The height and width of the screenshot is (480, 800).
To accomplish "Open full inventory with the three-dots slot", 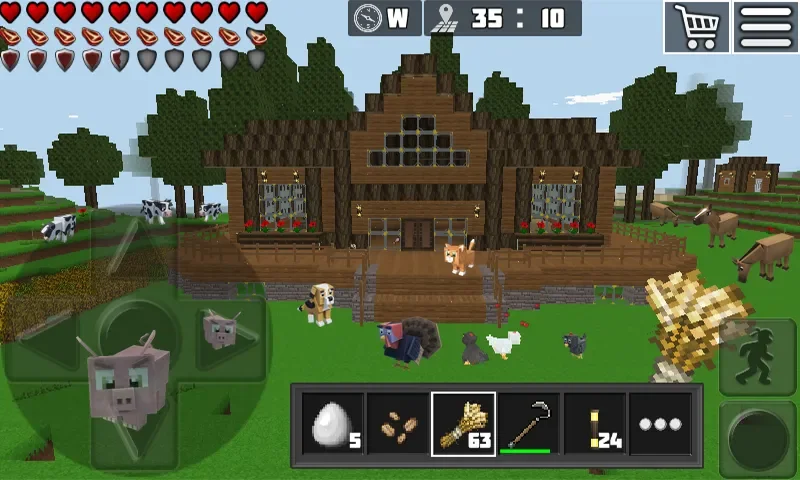I will (x=660, y=423).
